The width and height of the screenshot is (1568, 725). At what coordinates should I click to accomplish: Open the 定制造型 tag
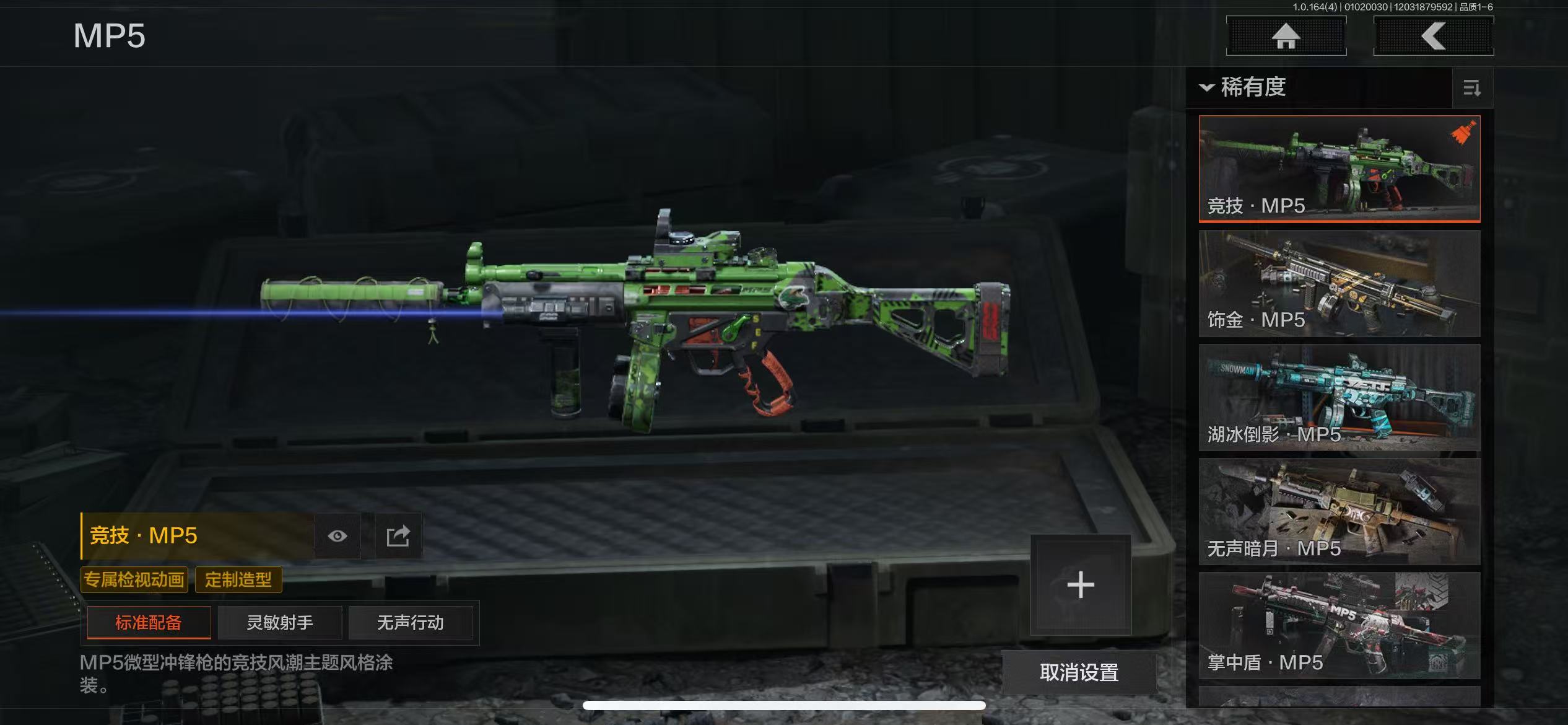pyautogui.click(x=238, y=579)
